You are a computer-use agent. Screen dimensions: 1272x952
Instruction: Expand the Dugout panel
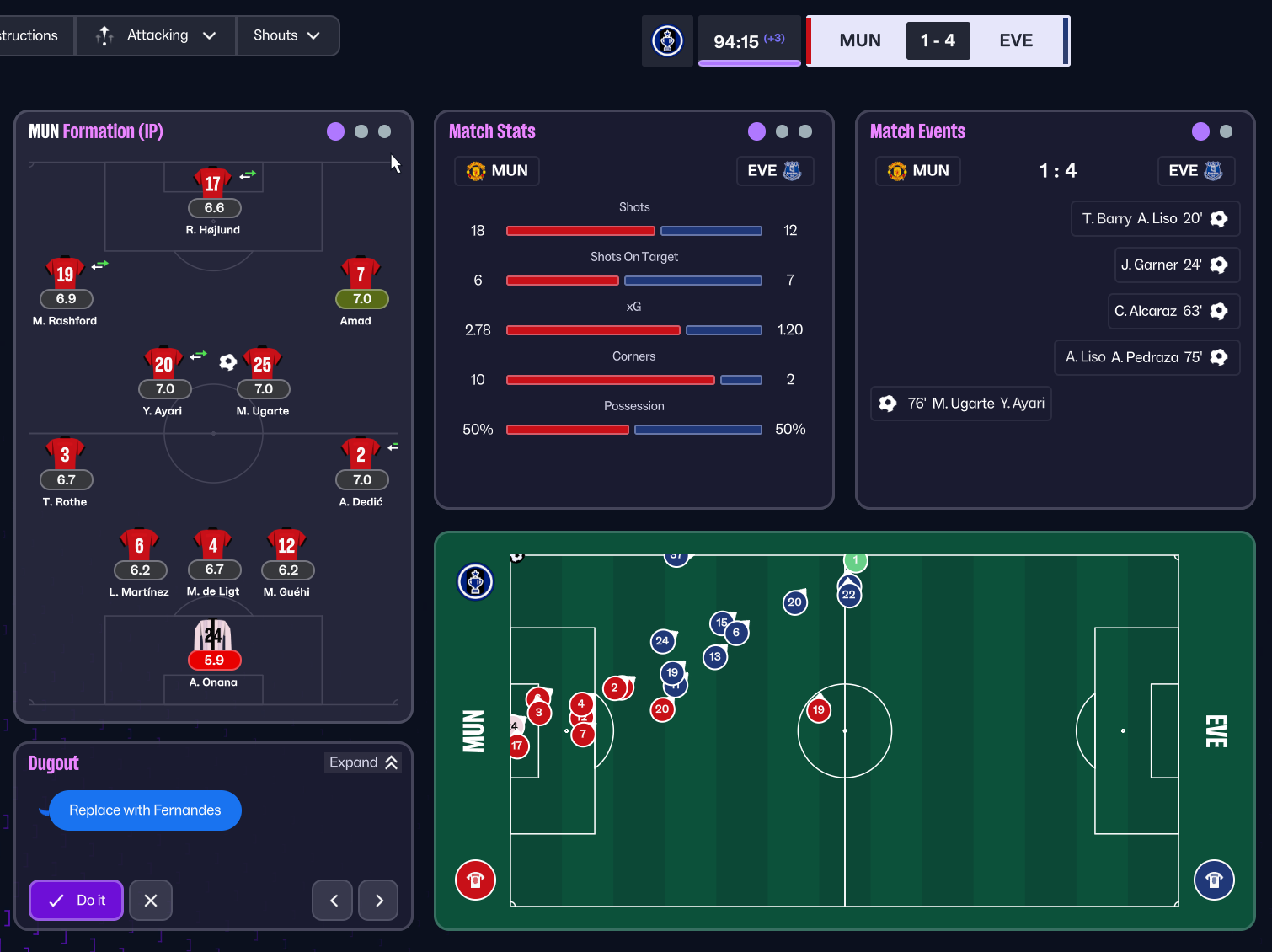(x=363, y=762)
